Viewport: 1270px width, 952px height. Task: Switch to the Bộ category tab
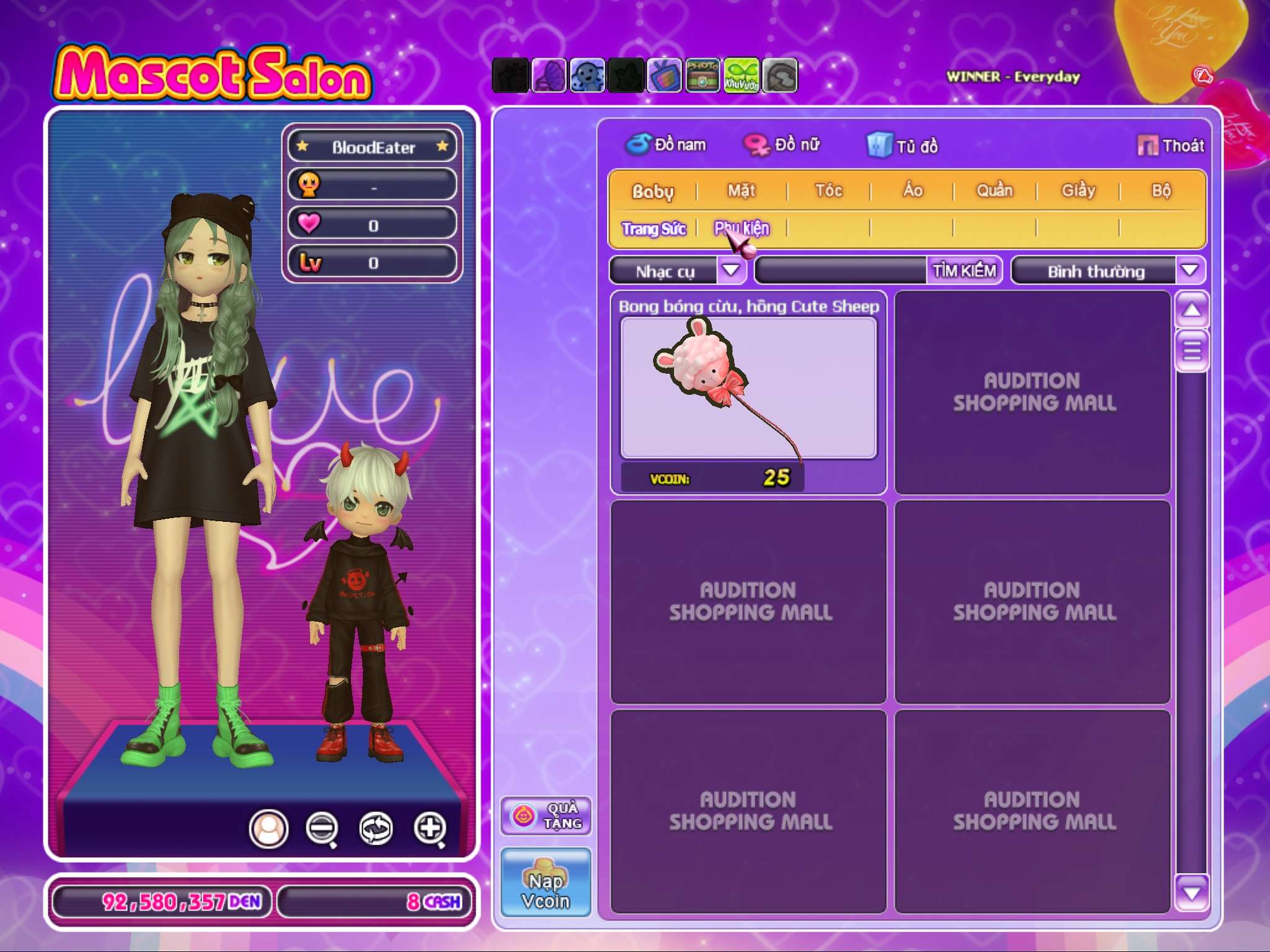coord(1161,190)
